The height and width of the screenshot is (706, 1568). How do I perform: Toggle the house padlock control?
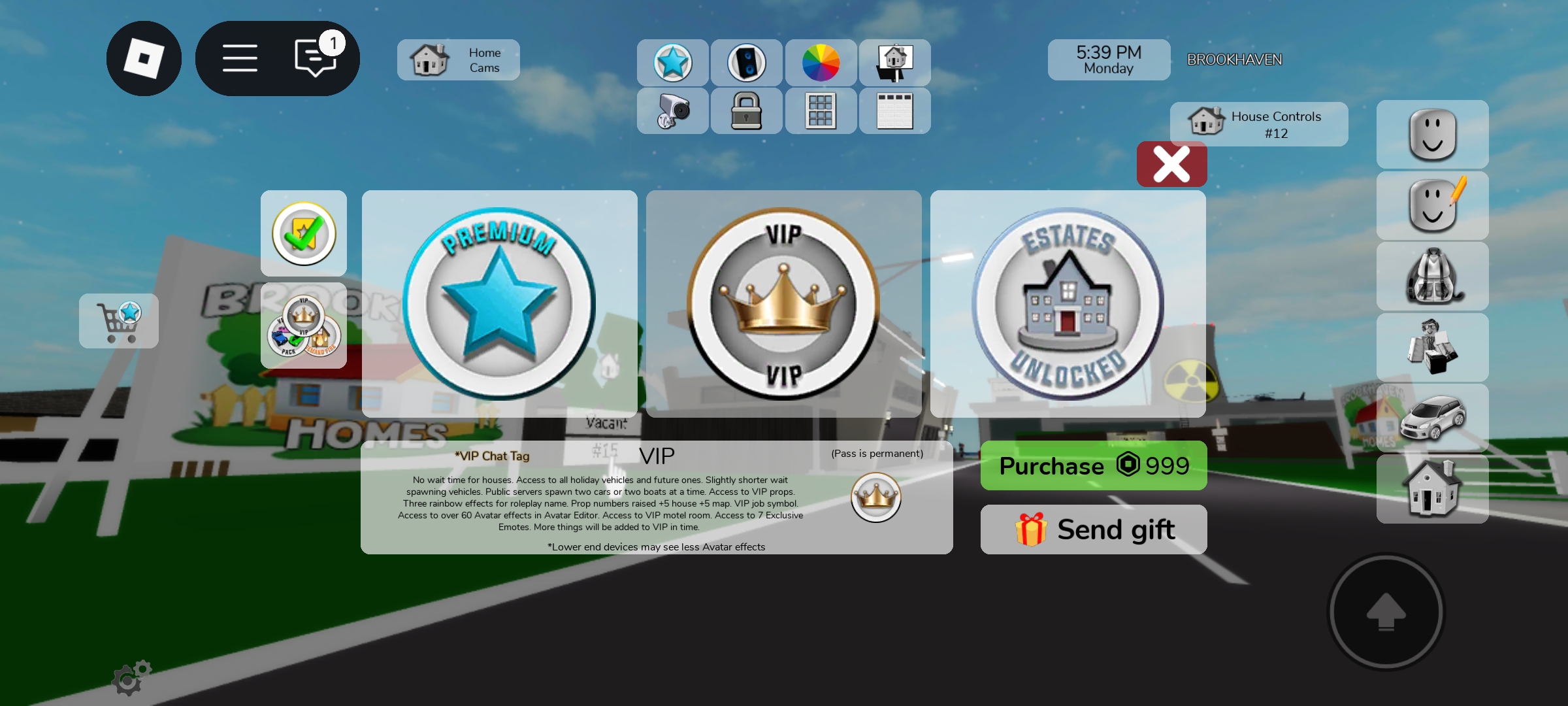746,110
